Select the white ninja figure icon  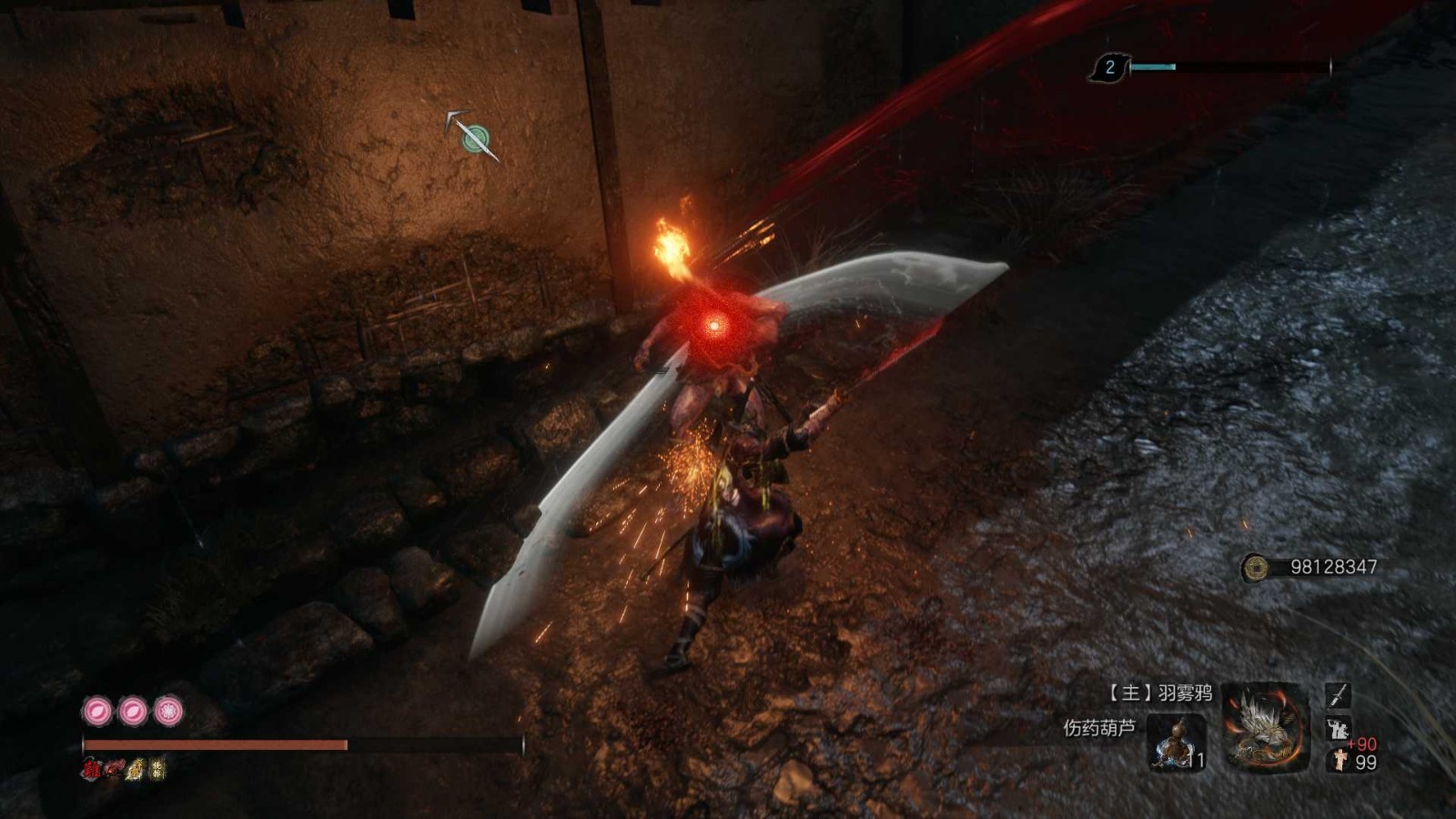[1338, 728]
